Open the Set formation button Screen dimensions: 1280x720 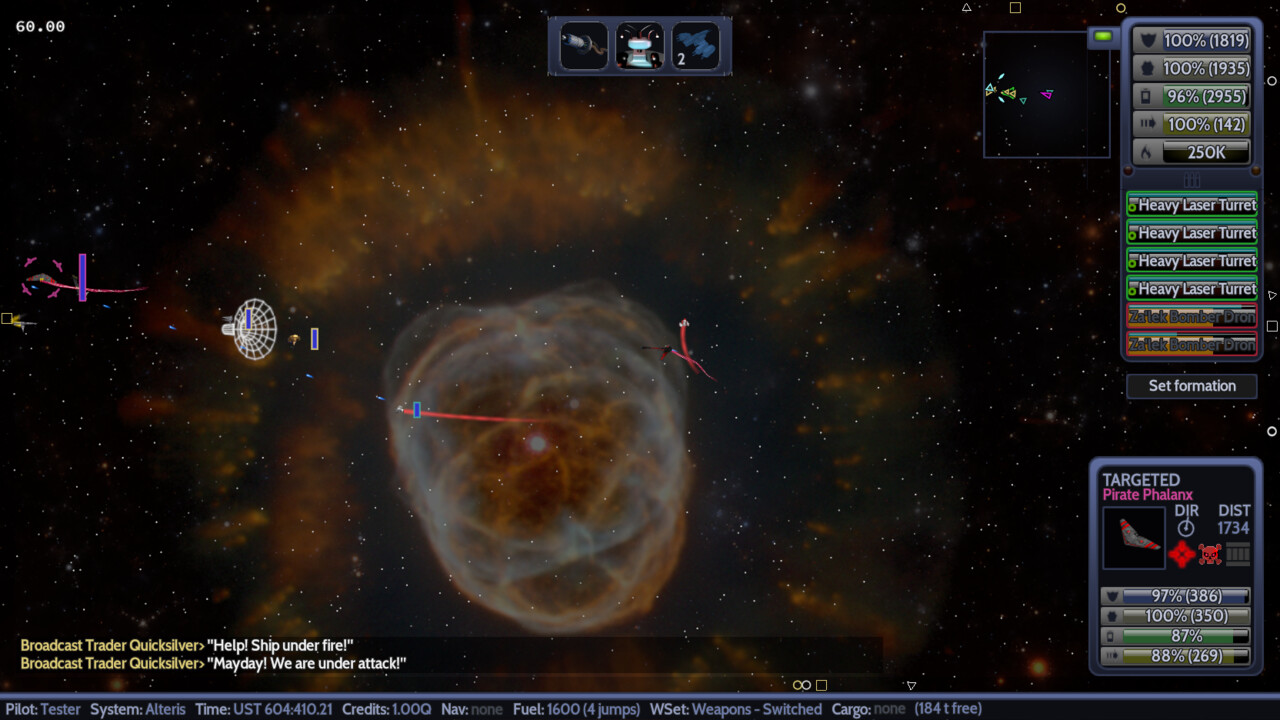click(x=1191, y=386)
